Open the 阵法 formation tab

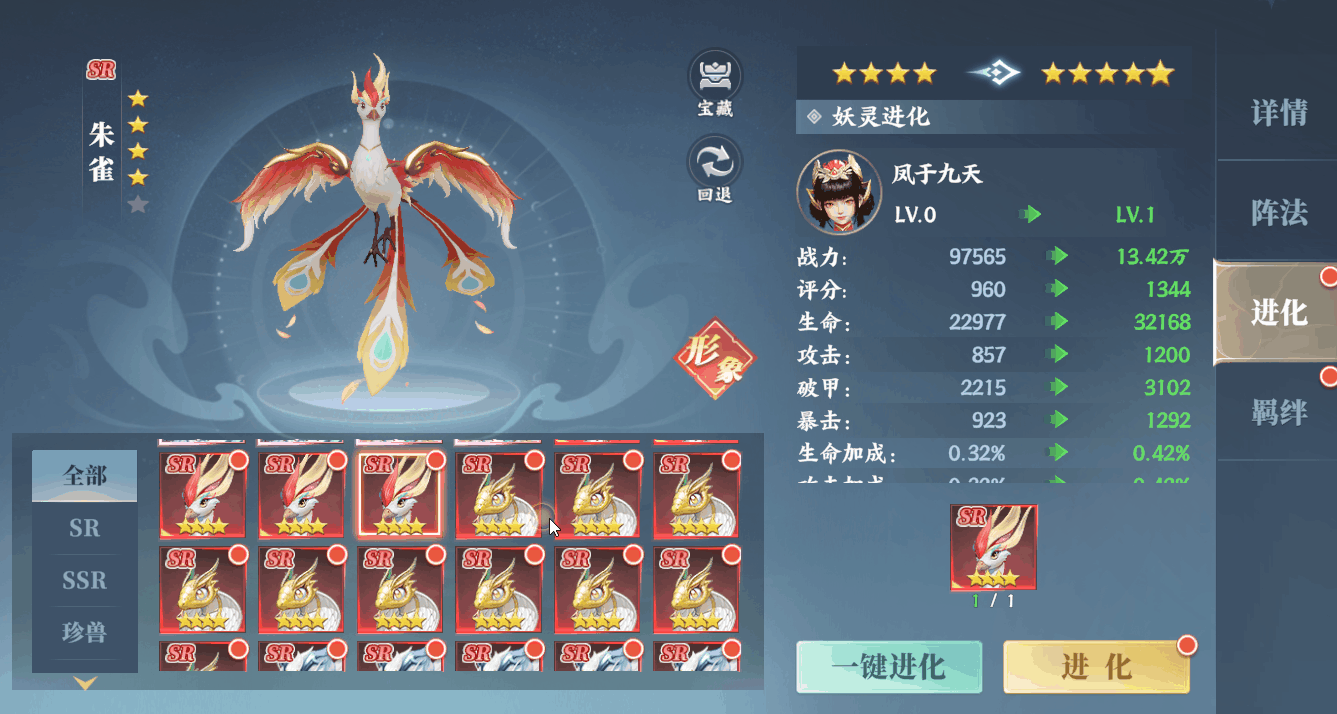pyautogui.click(x=1278, y=212)
